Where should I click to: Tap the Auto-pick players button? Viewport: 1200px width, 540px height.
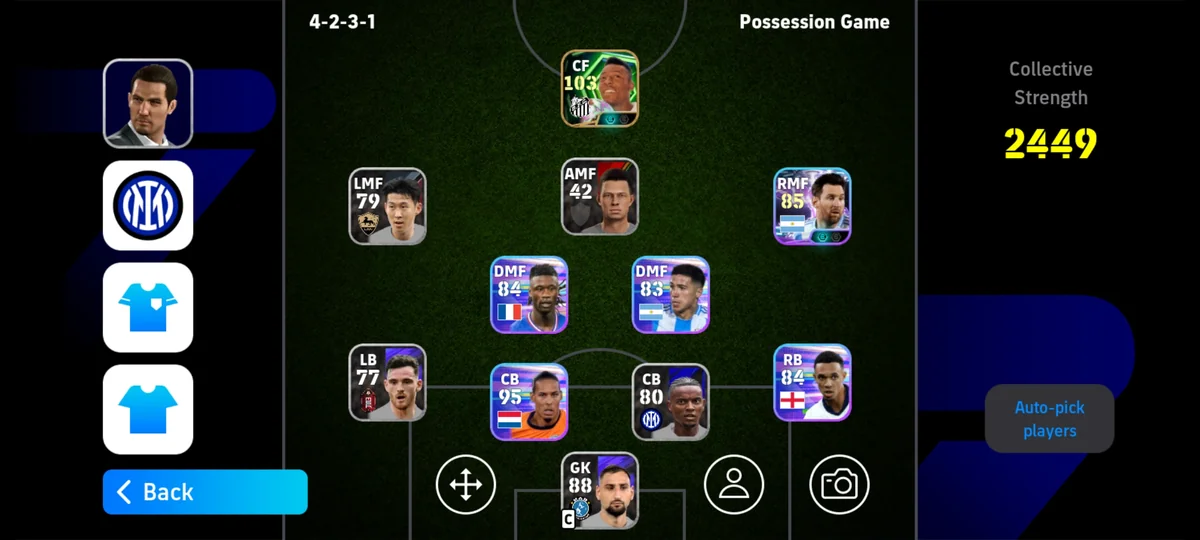[1049, 419]
